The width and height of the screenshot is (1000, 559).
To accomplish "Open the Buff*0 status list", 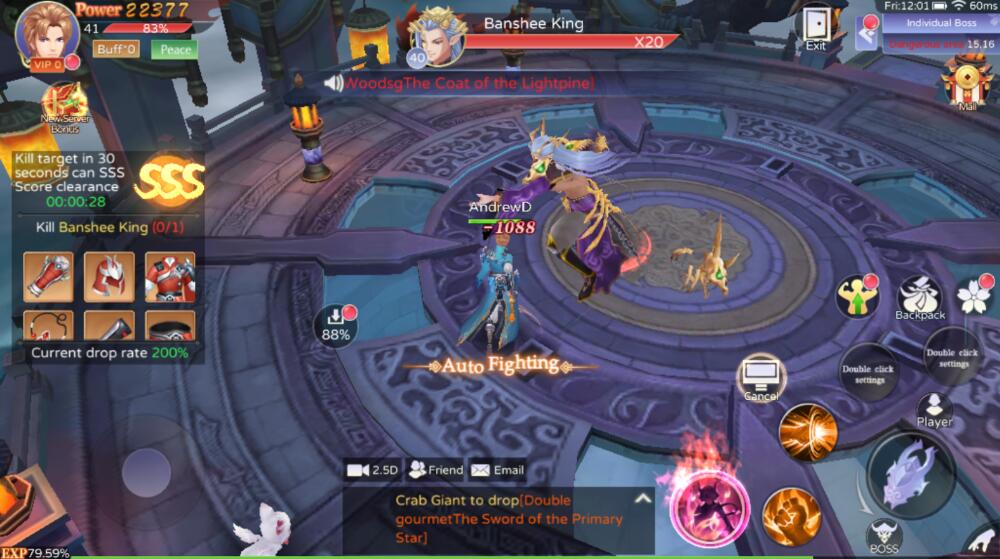I will pyautogui.click(x=116, y=49).
